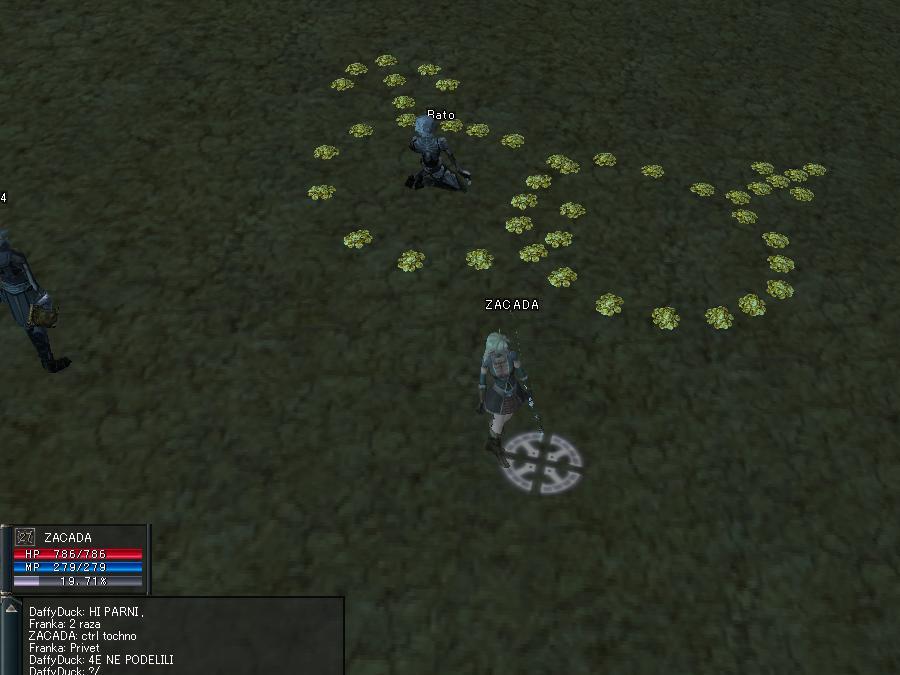The height and width of the screenshot is (675, 900).
Task: Click the chat scroll-up arrow
Action: click(12, 608)
